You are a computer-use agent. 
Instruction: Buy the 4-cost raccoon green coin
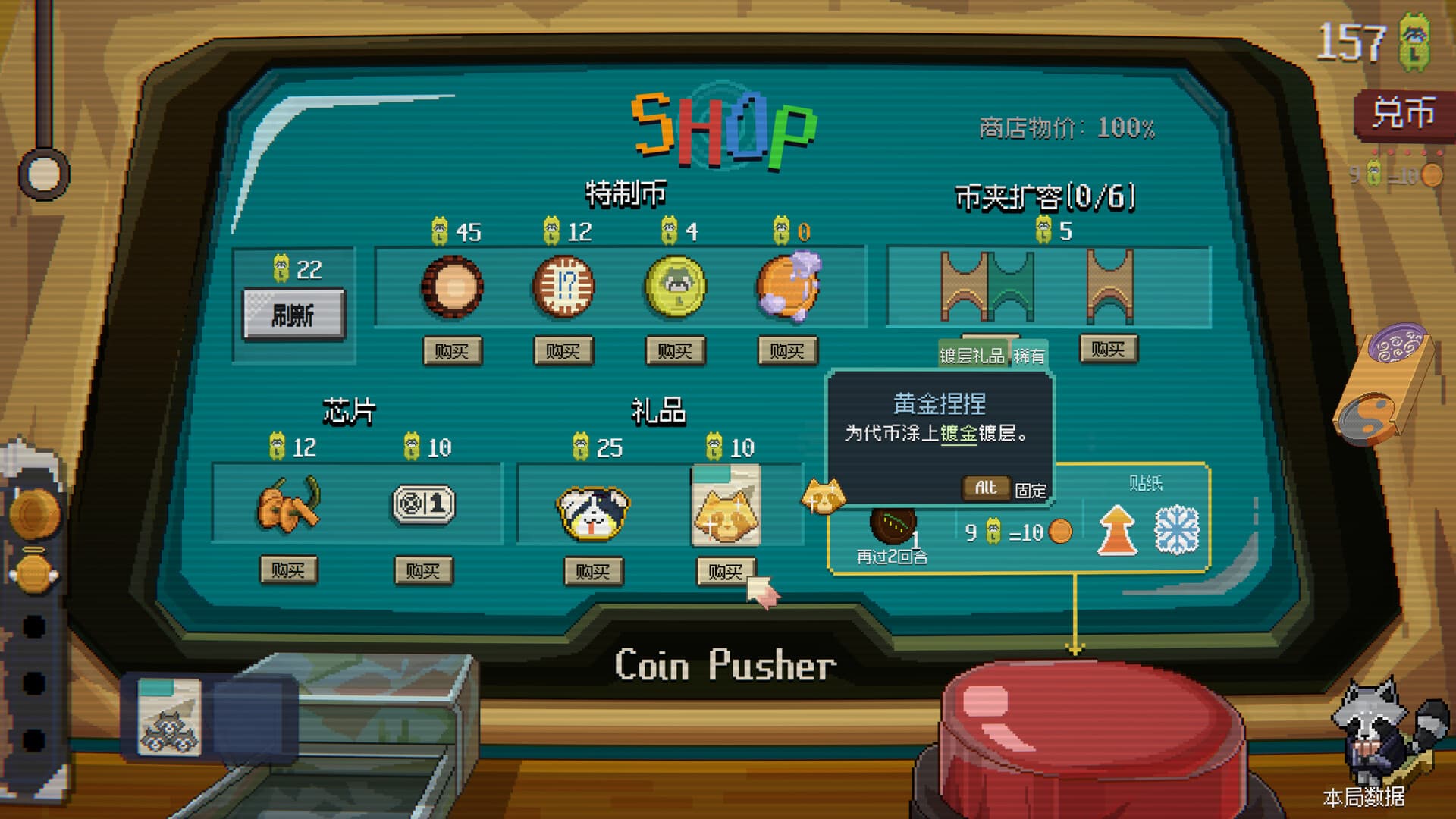675,351
